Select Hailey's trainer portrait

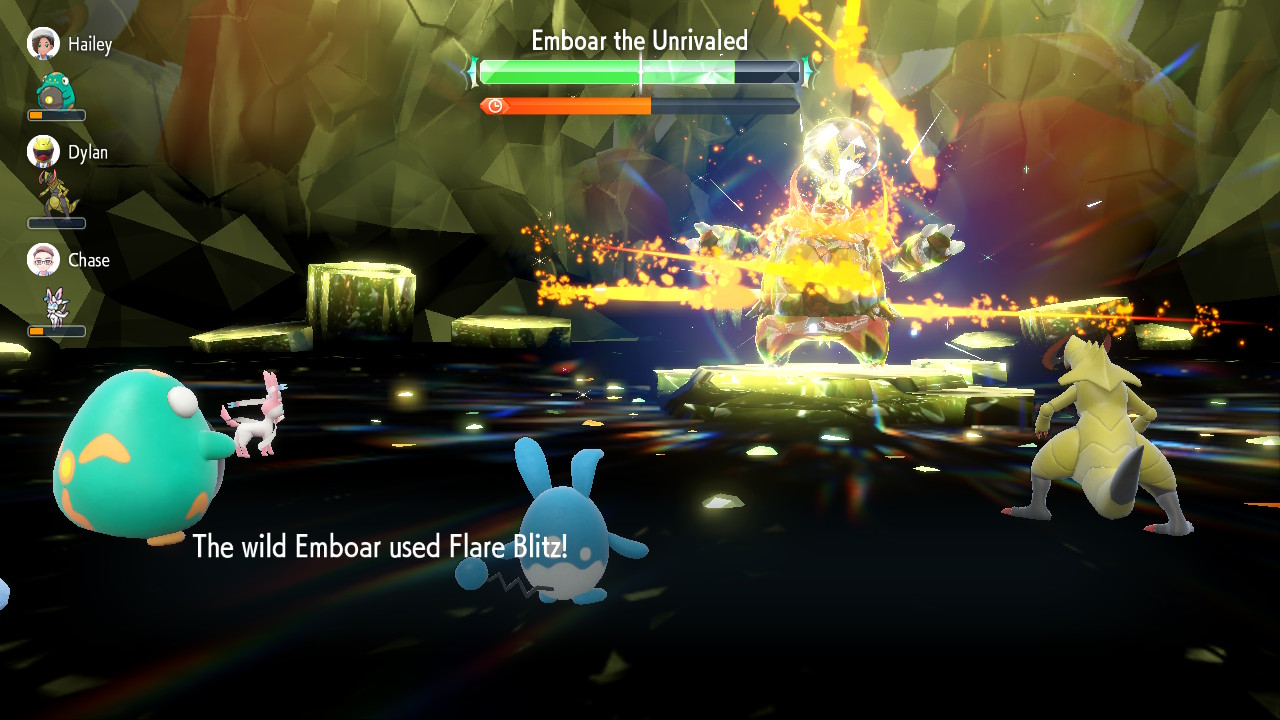[x=43, y=44]
